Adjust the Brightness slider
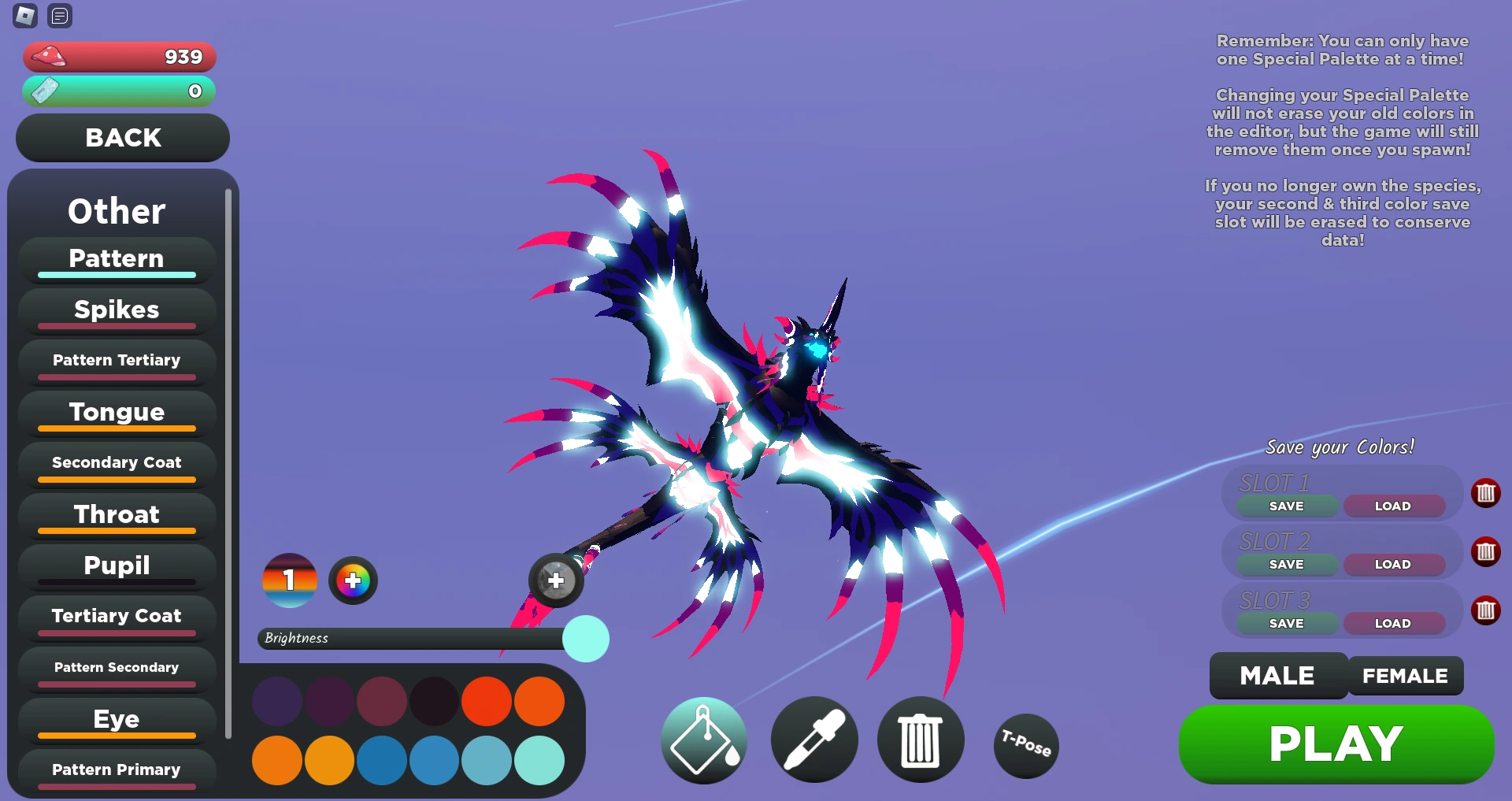This screenshot has height=801, width=1512. 586,640
